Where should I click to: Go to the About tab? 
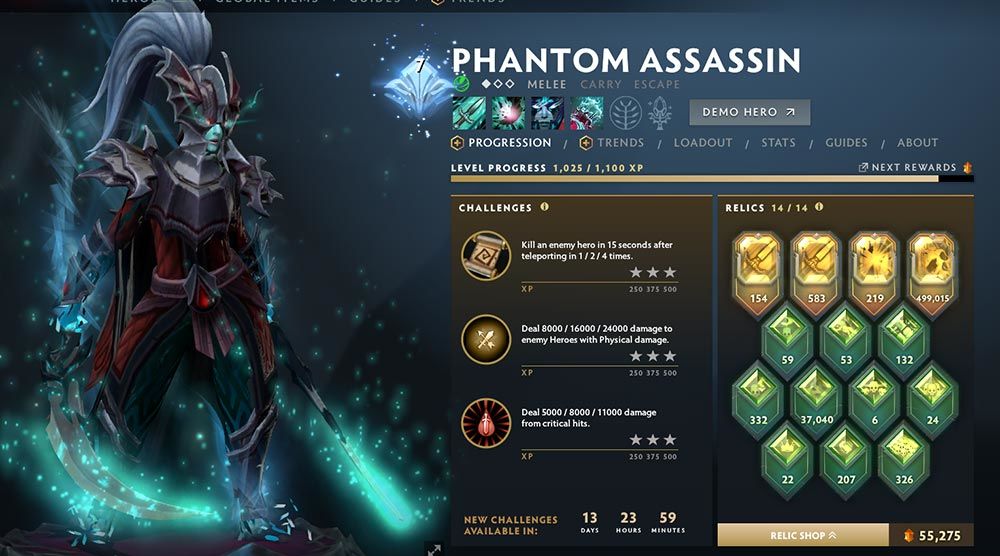click(x=917, y=143)
